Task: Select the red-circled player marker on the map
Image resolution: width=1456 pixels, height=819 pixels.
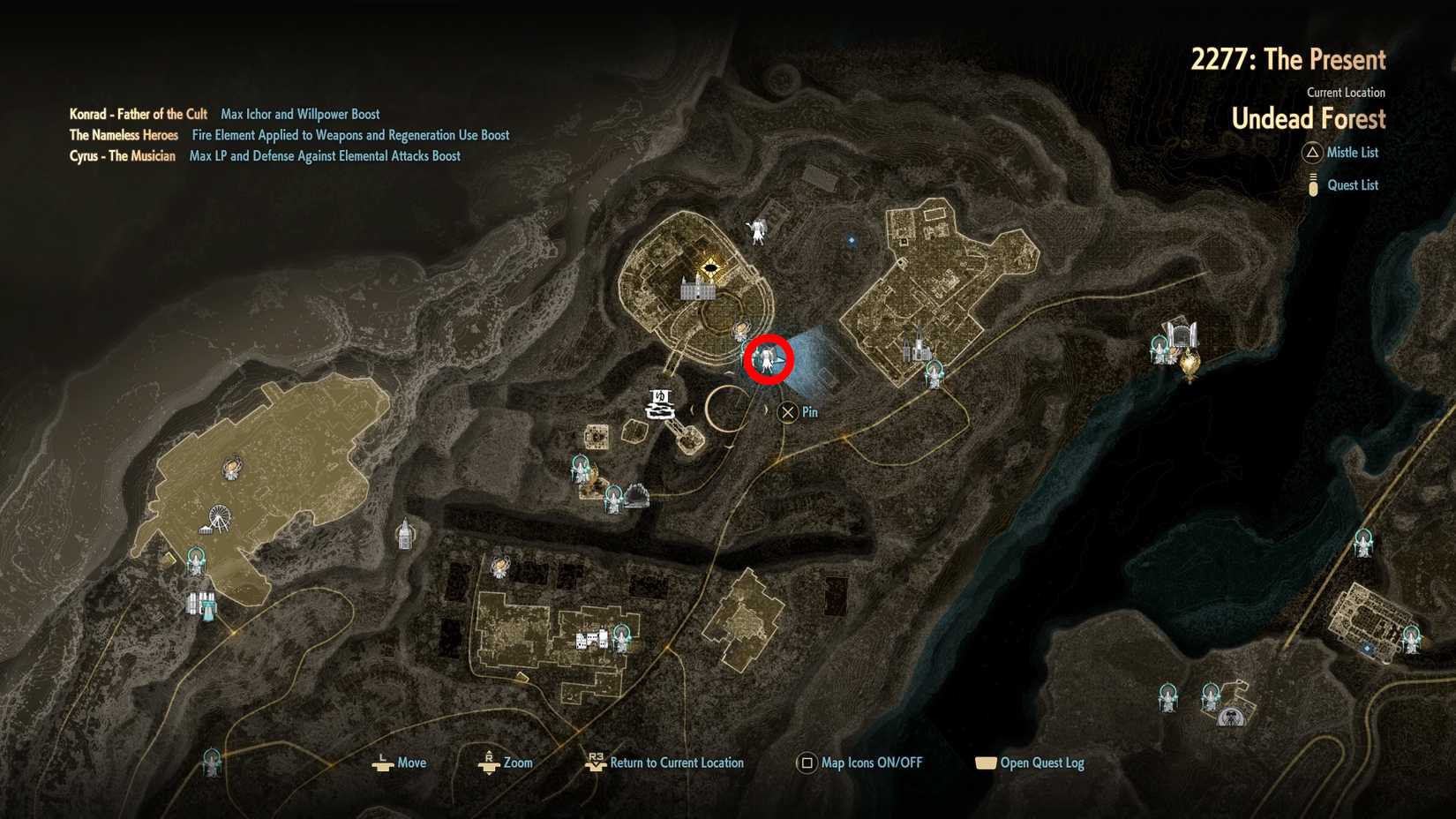Action: pyautogui.click(x=769, y=360)
